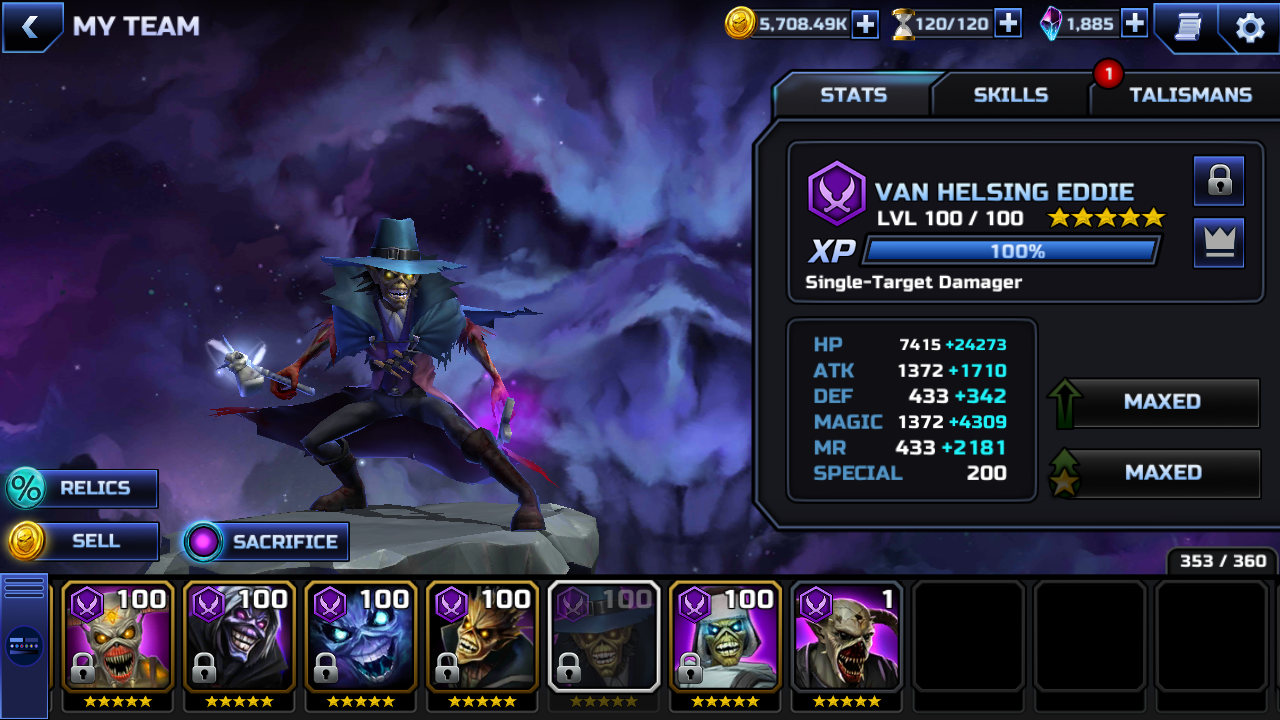The height and width of the screenshot is (720, 1280).
Task: Select the white-haired Eddie on purple background
Action: [725, 637]
